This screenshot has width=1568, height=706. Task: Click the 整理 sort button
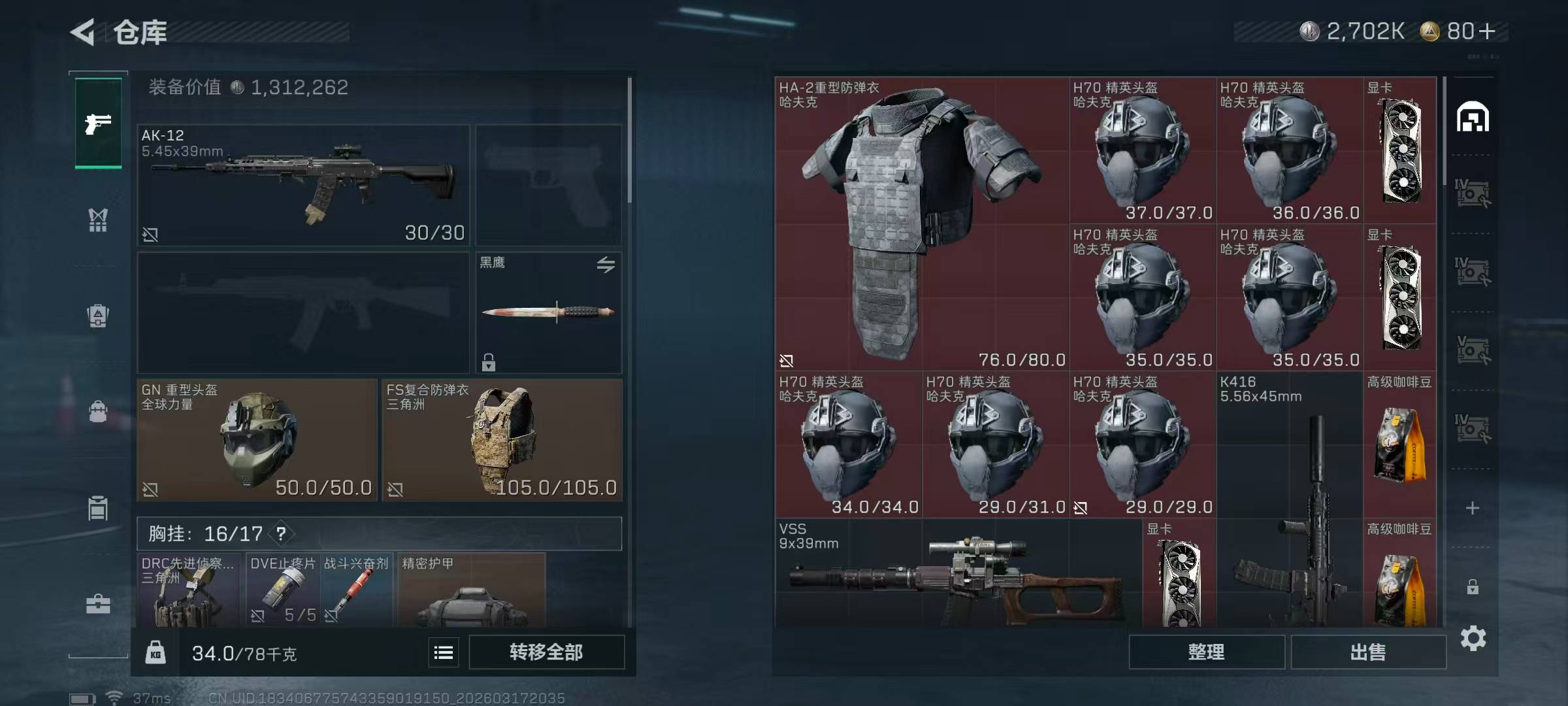point(1206,652)
